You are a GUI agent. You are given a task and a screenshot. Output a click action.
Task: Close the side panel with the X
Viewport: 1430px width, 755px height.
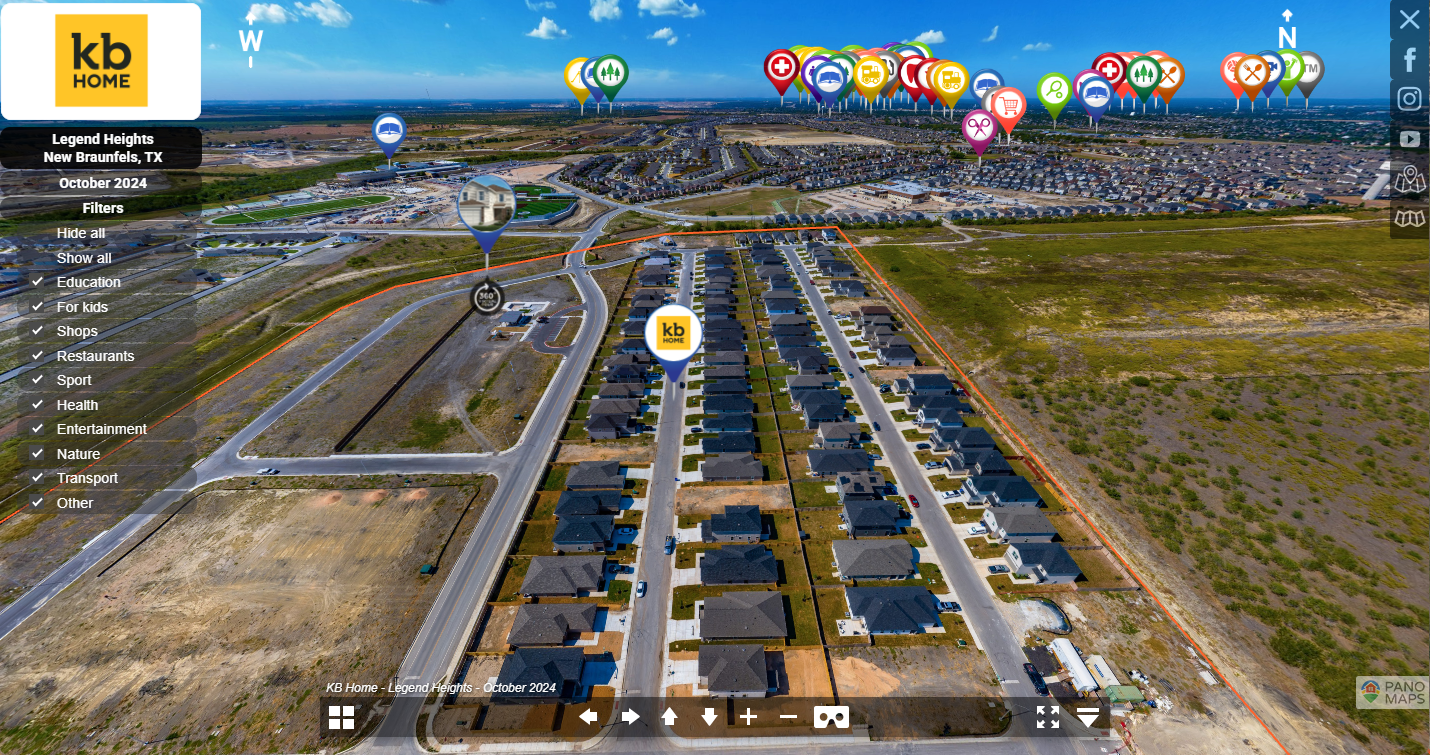[1409, 19]
